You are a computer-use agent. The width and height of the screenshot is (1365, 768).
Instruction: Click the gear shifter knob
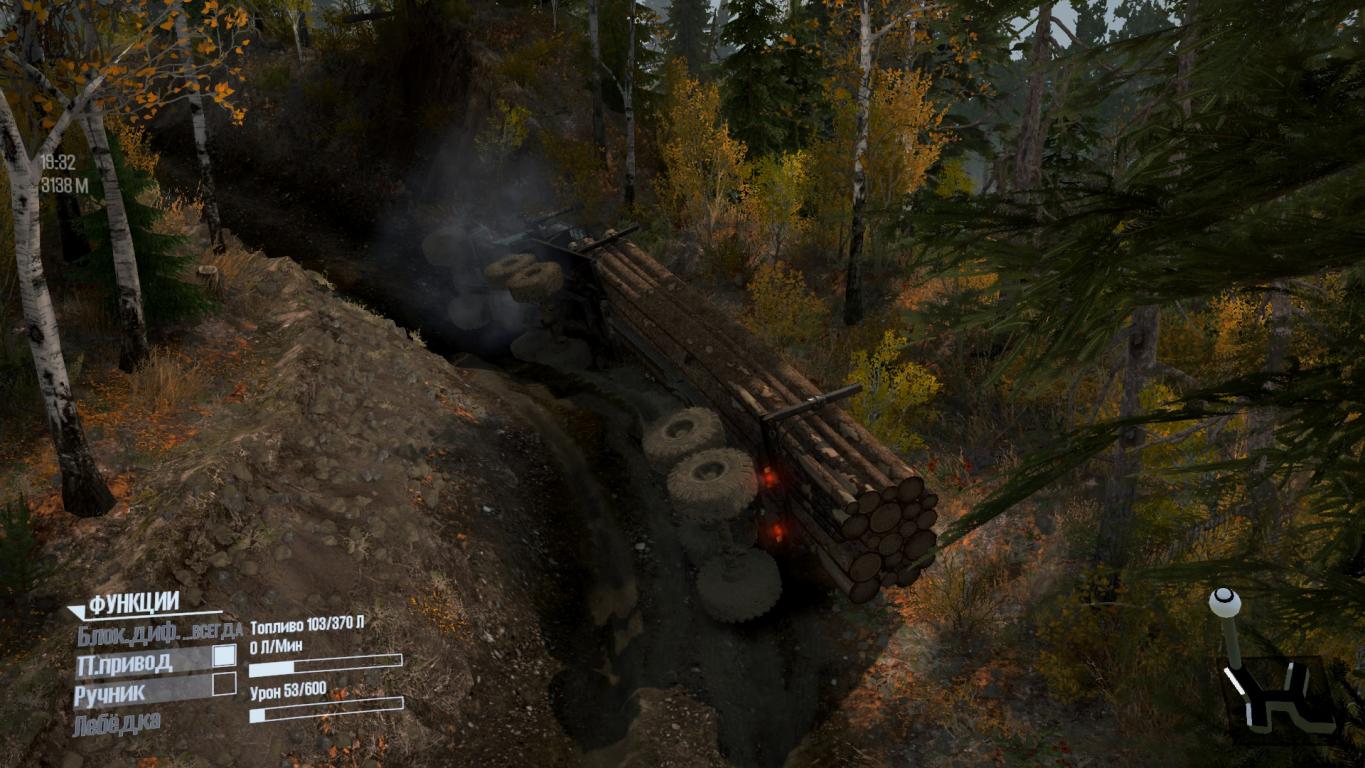(1224, 603)
